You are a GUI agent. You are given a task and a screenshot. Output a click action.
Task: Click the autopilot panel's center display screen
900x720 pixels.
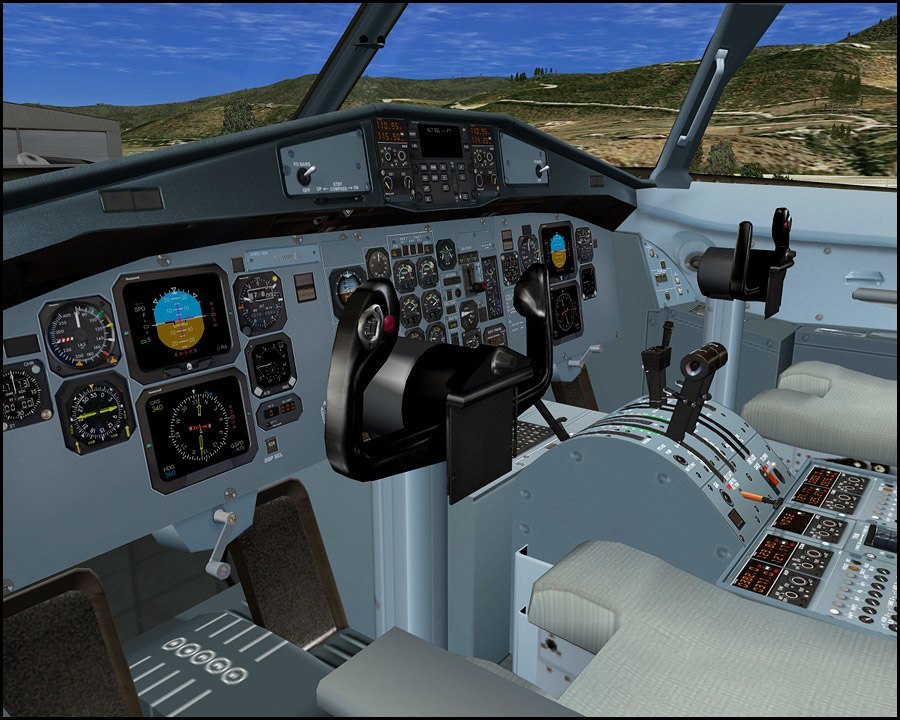(440, 141)
